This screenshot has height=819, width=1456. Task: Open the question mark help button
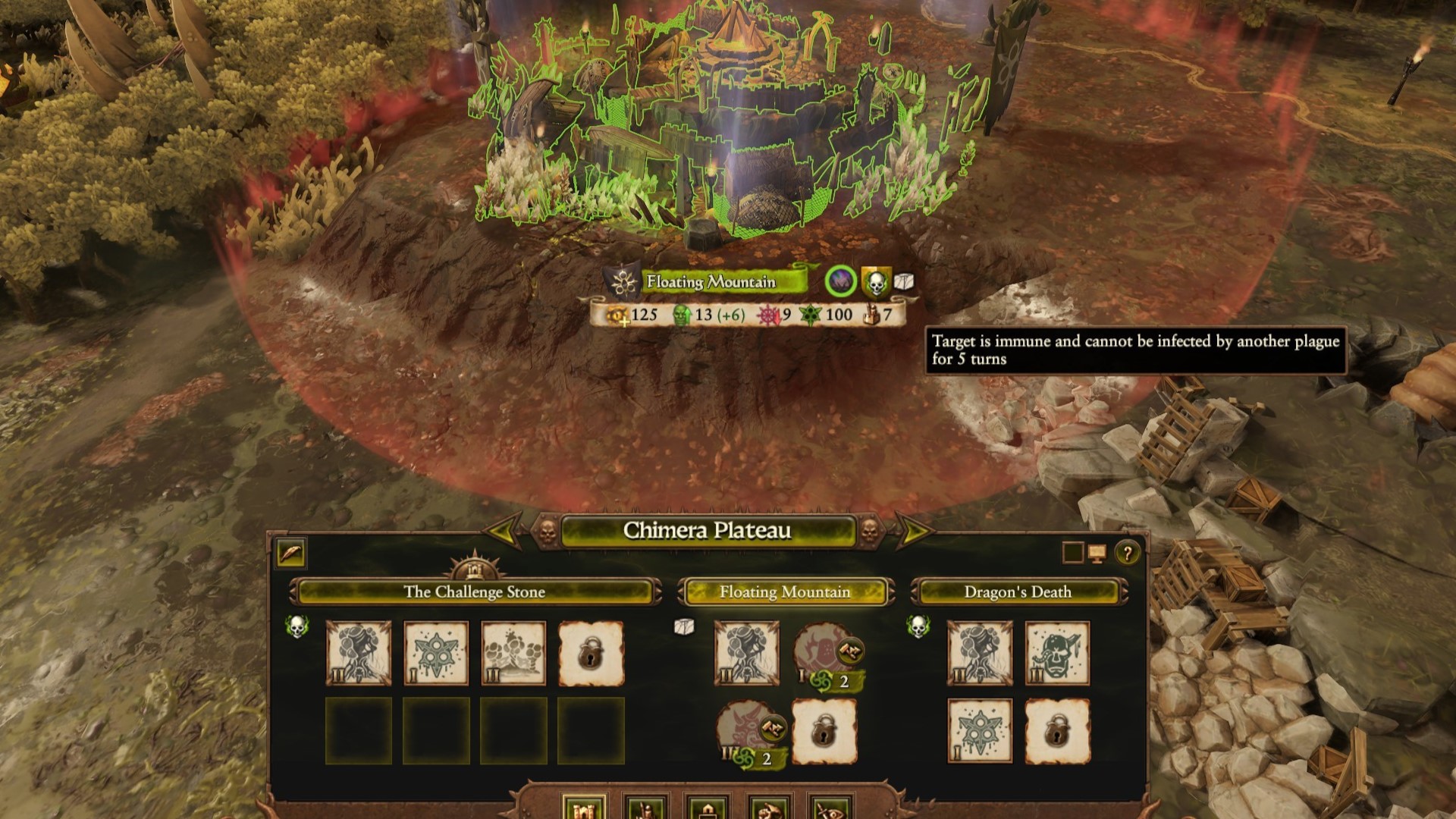(1126, 552)
